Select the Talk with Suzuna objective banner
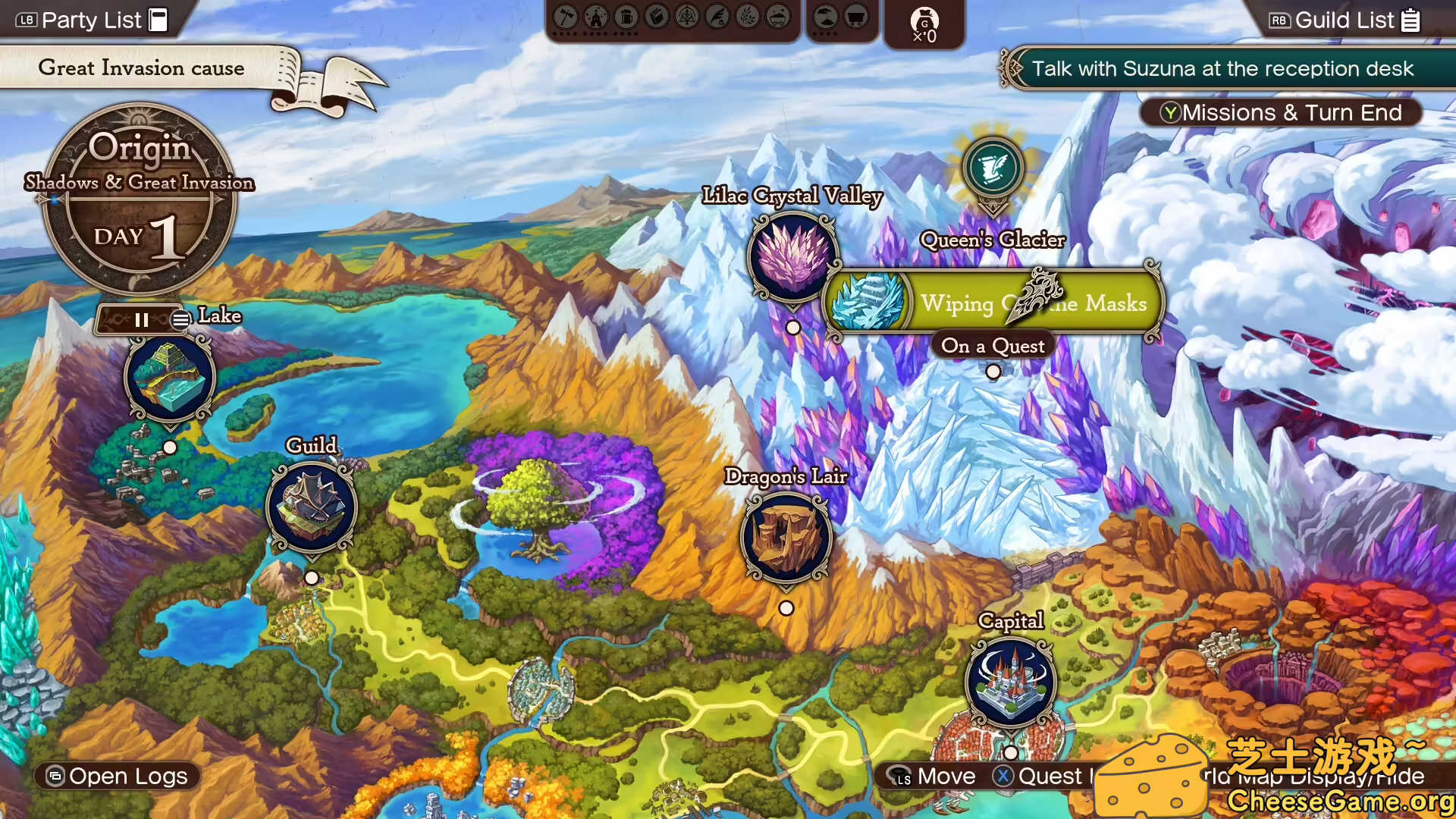The image size is (1456, 819). pos(1222,69)
